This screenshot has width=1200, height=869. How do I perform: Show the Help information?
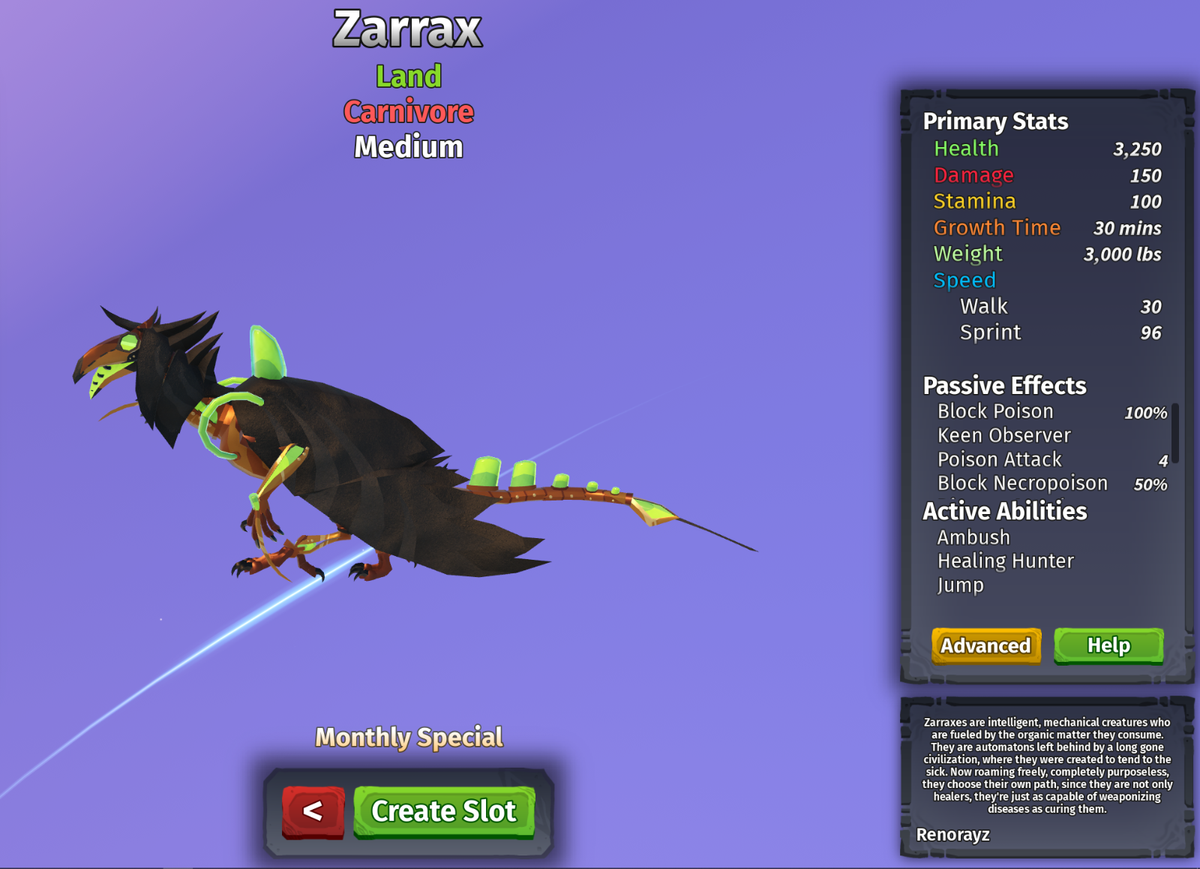click(1108, 646)
